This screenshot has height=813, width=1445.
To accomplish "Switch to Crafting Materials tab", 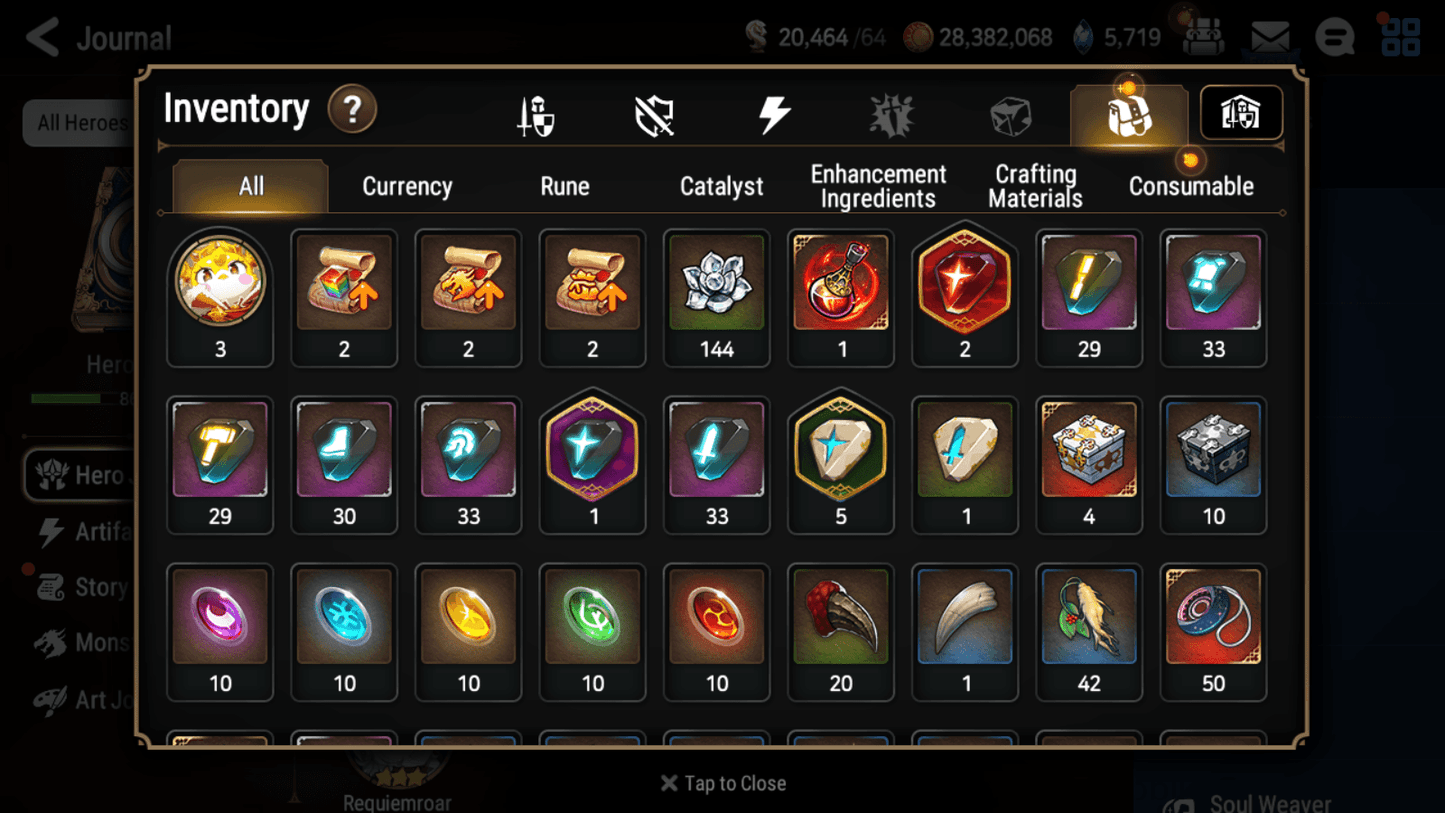I will pyautogui.click(x=1035, y=186).
